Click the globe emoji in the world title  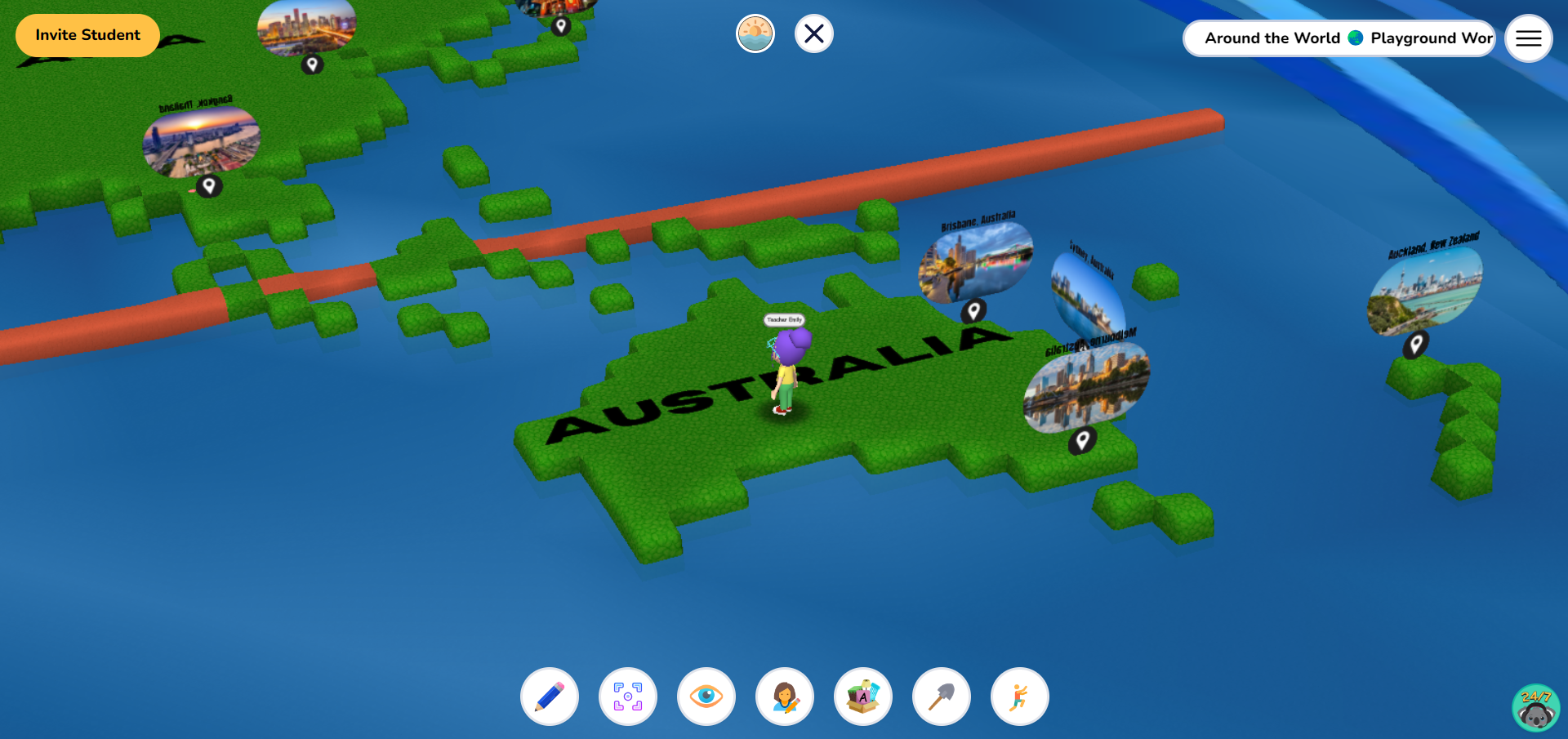point(1355,38)
